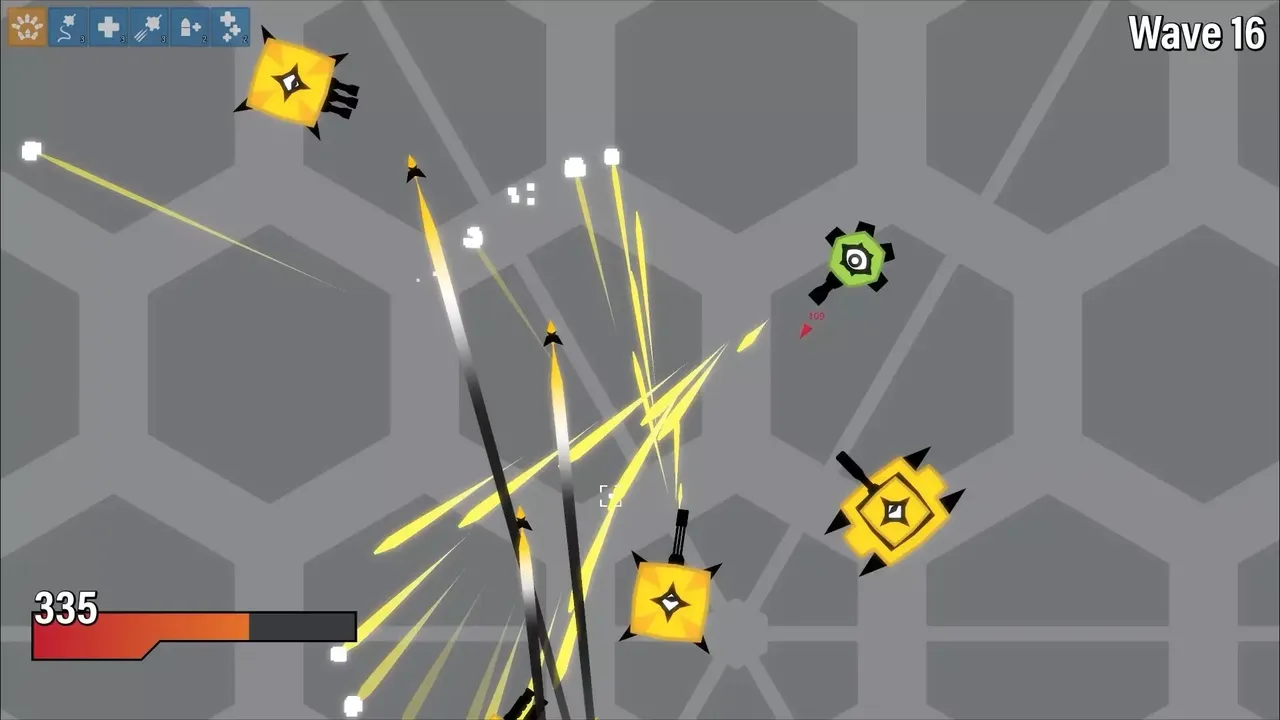1280x720 pixels.
Task: Click the yellow tank at top left
Action: click(x=290, y=80)
